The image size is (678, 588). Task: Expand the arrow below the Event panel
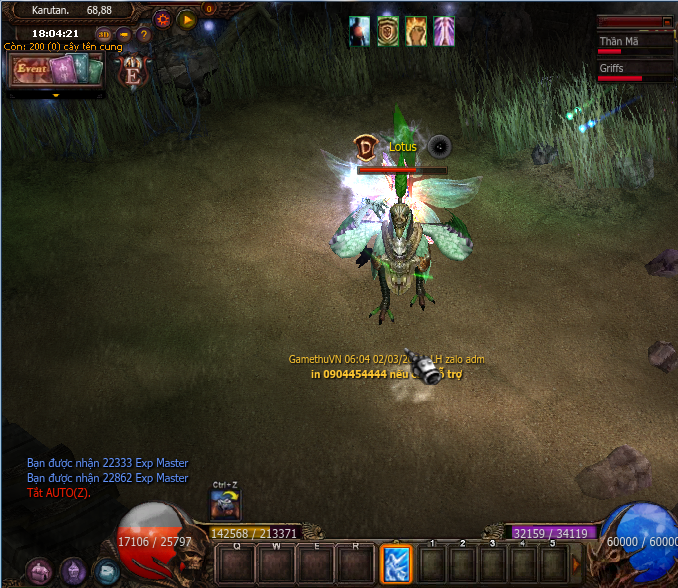(x=56, y=96)
